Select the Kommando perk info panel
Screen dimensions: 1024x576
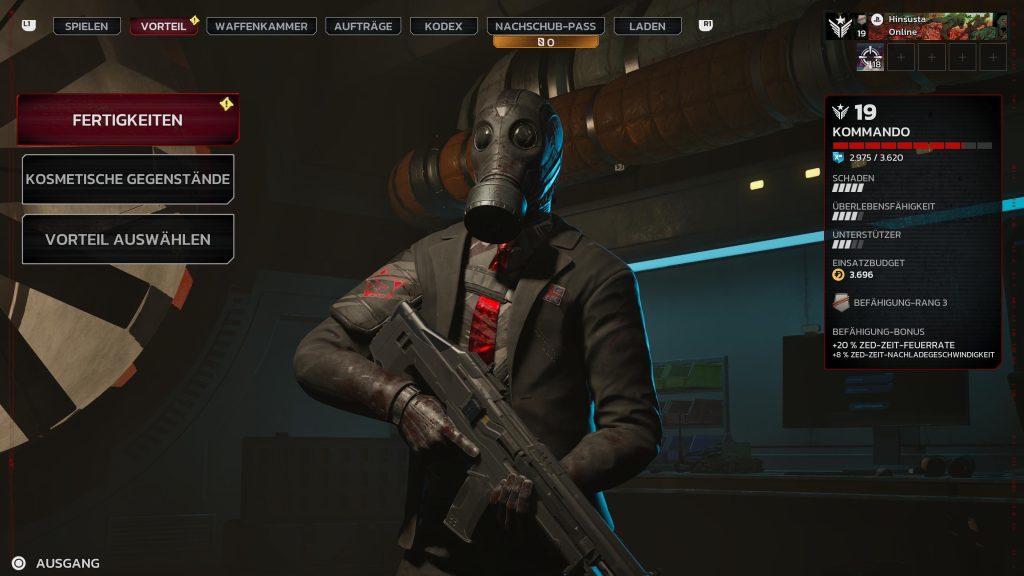tap(912, 232)
